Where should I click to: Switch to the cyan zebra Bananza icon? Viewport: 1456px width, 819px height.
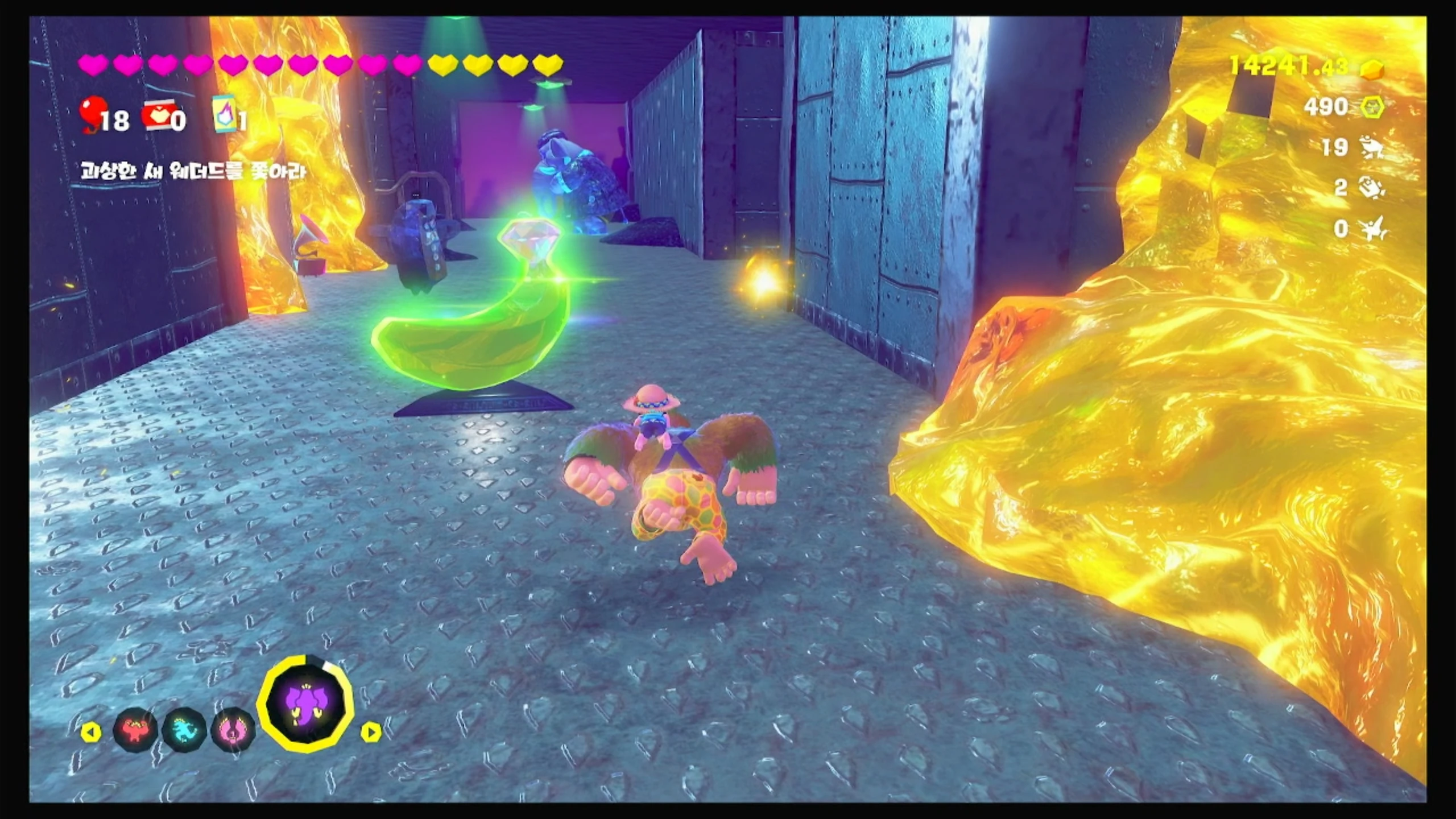(x=184, y=730)
